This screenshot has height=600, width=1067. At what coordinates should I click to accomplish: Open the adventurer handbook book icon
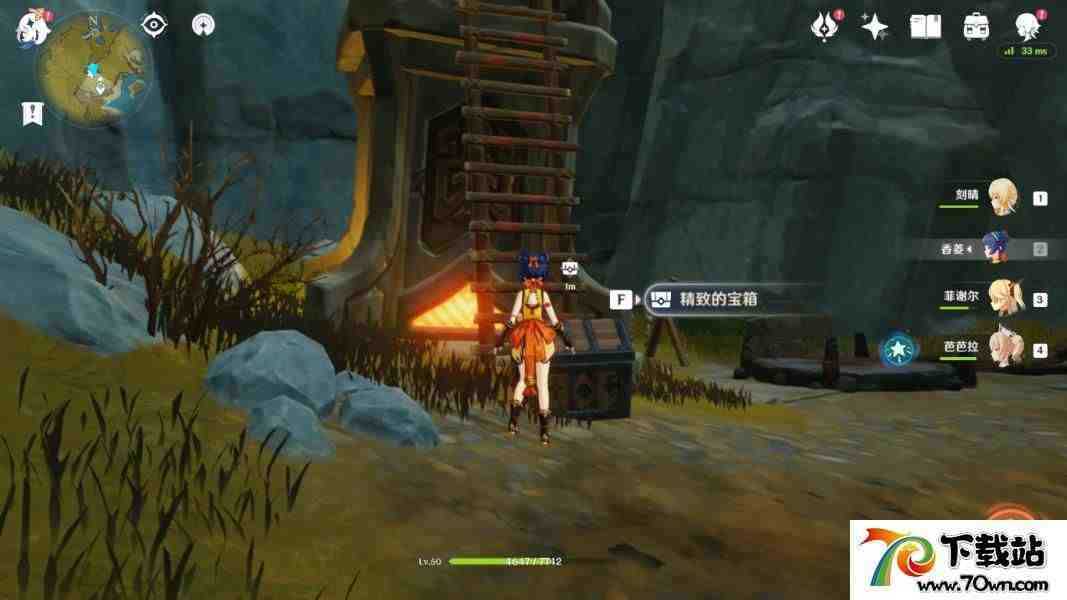(925, 27)
